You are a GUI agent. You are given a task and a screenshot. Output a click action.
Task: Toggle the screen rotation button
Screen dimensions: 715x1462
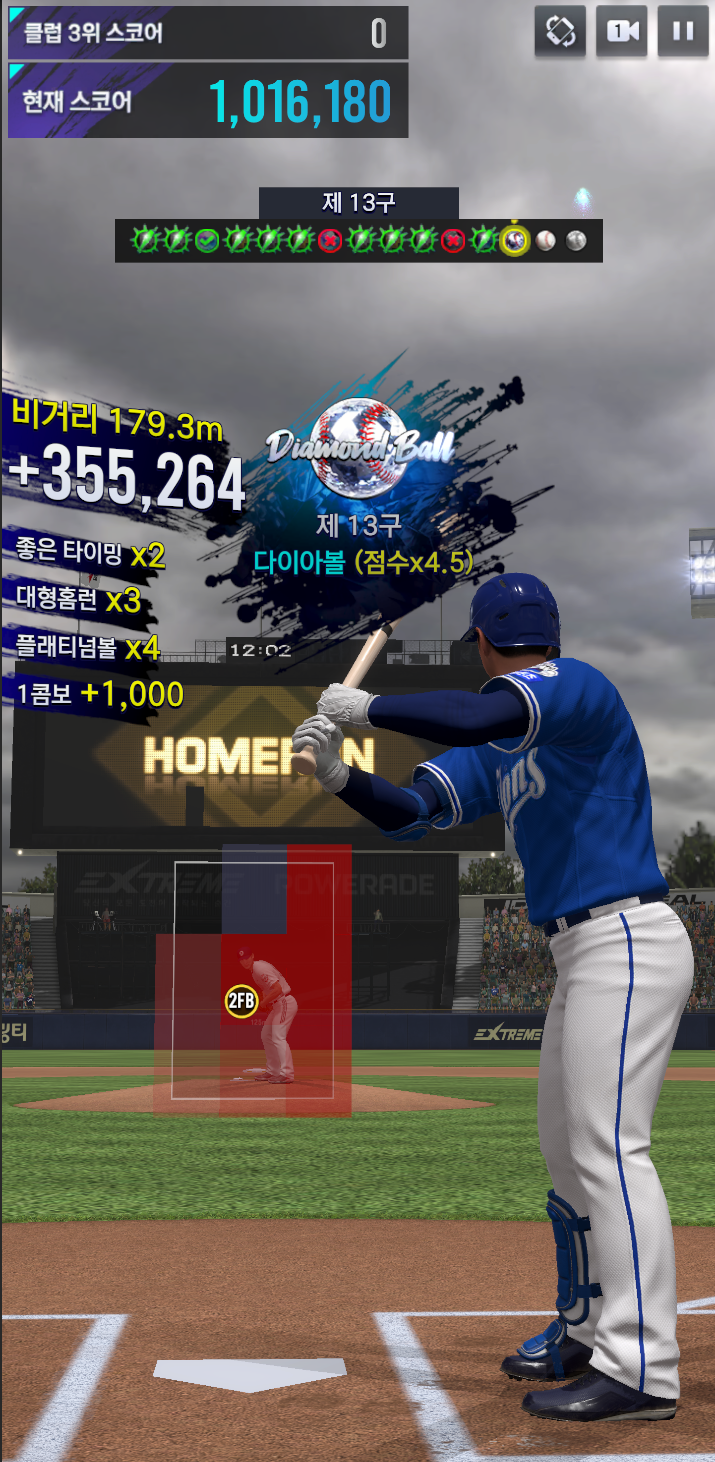click(560, 31)
